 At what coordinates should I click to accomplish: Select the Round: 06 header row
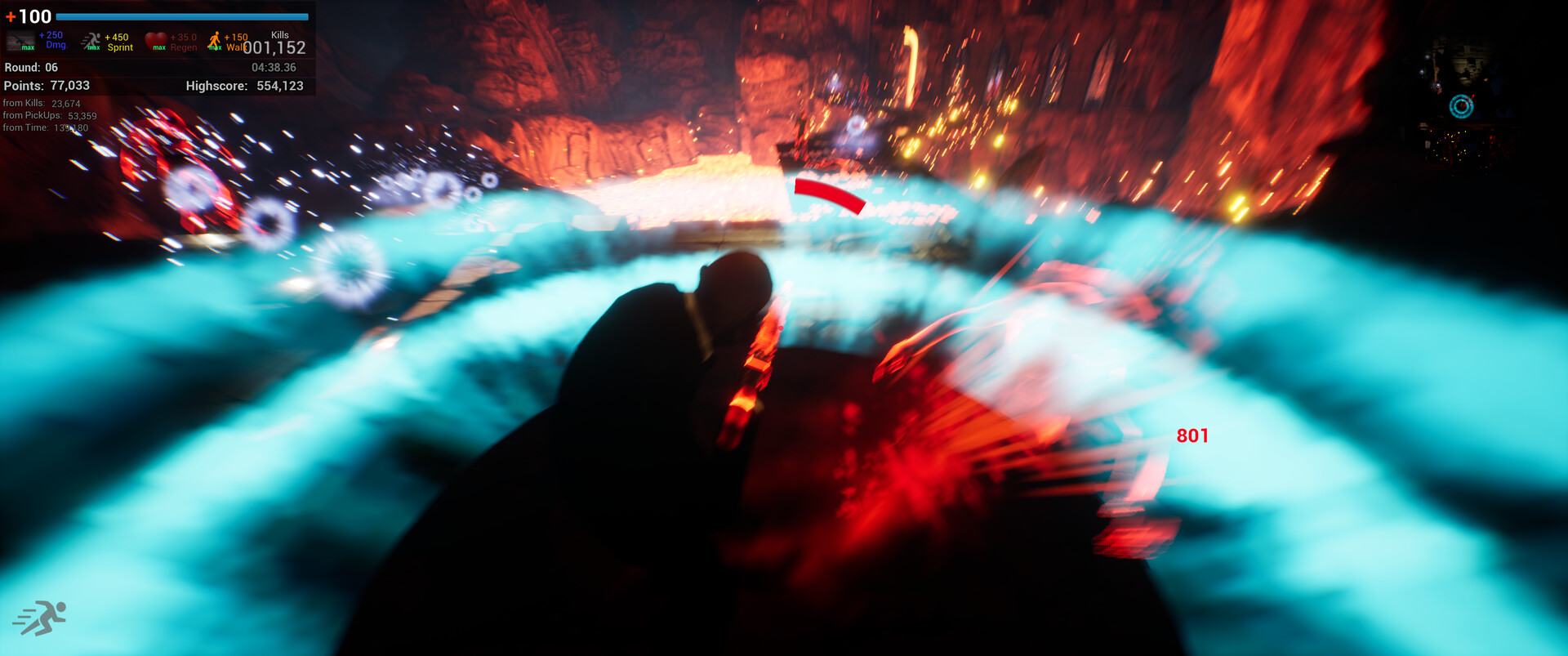click(33, 69)
